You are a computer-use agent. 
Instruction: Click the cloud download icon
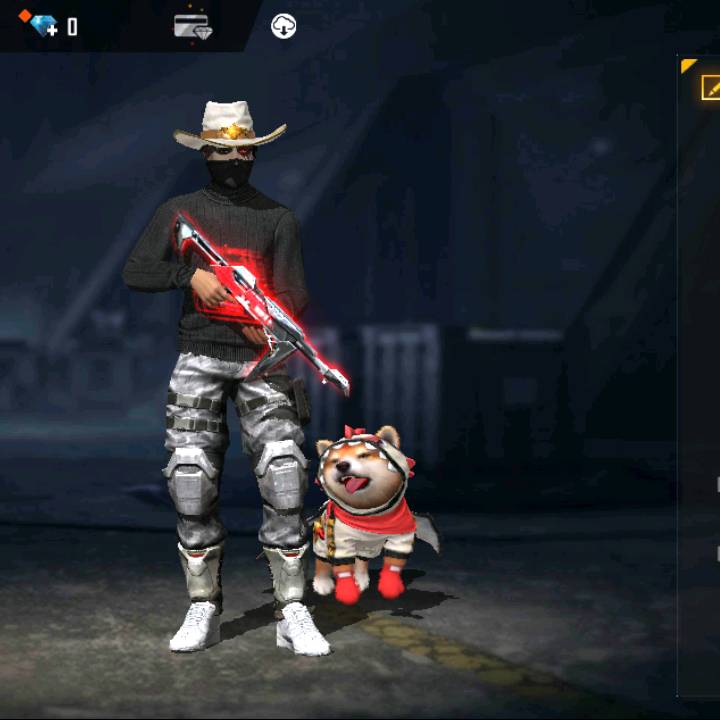[x=284, y=26]
